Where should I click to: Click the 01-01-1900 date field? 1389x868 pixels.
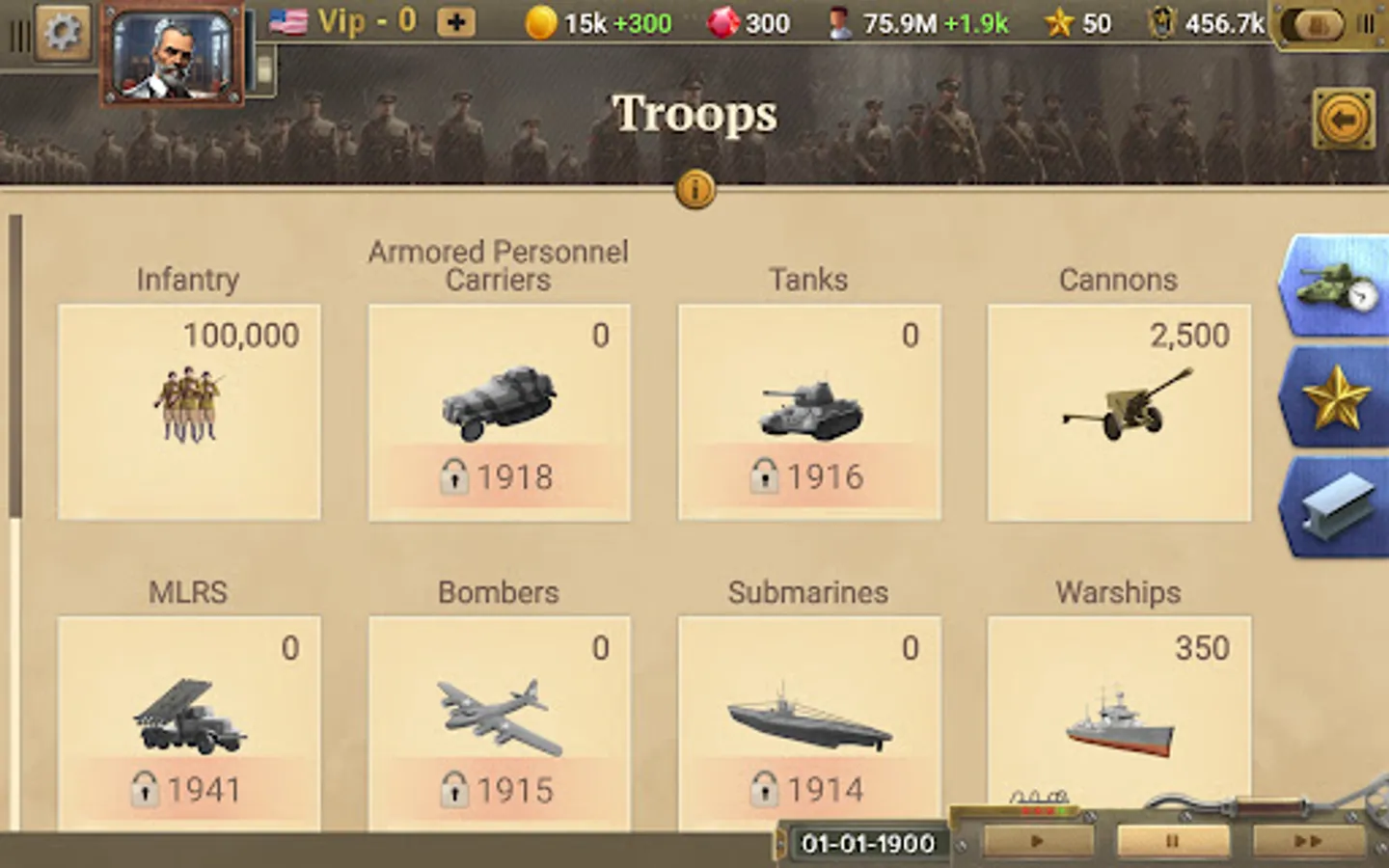[x=865, y=843]
